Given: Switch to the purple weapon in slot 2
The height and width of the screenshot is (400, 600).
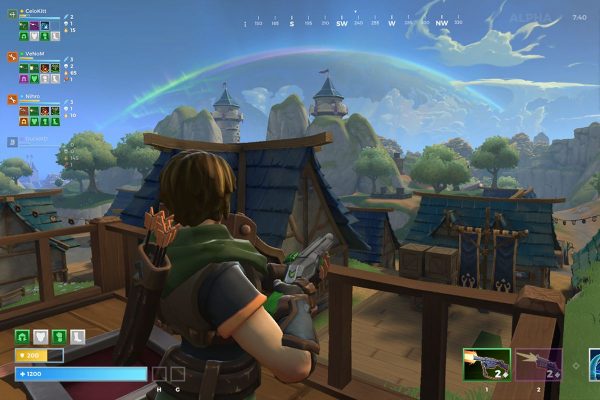Looking at the screenshot, I should pos(538,364).
